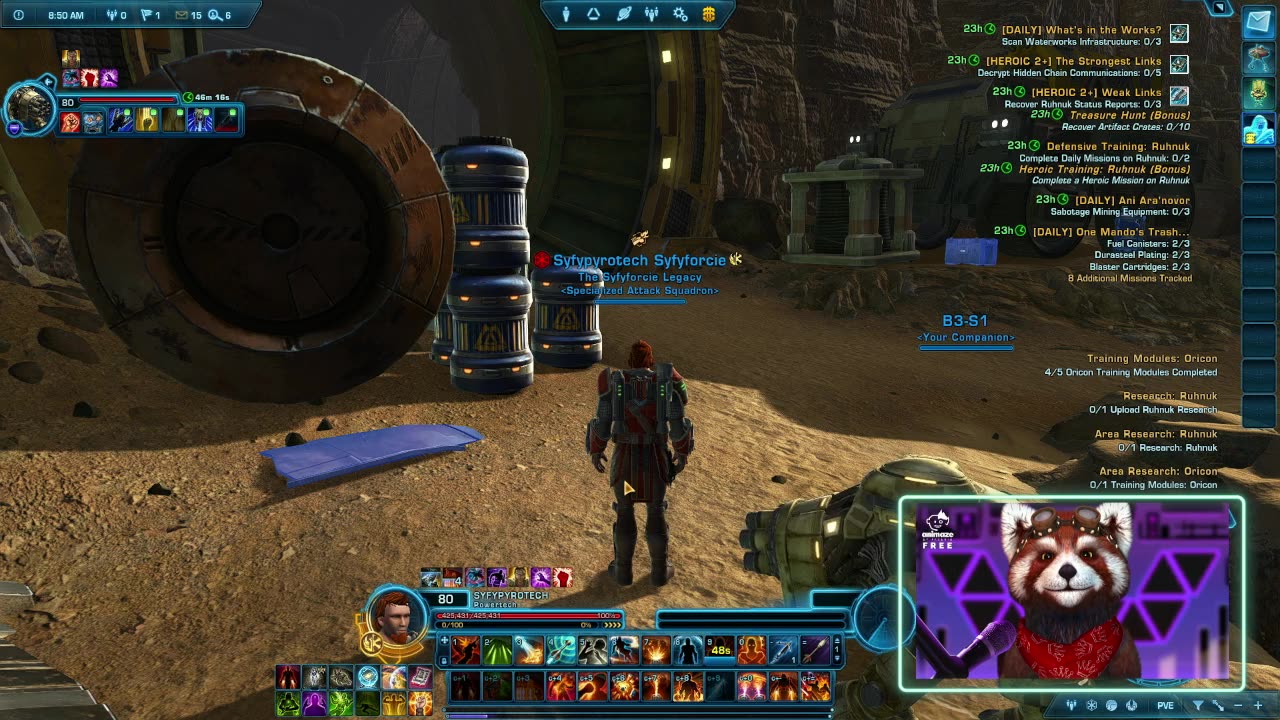Image resolution: width=1280 pixels, height=720 pixels.
Task: Activate the companion's red fist stance ability
Action: pyautogui.click(x=70, y=122)
